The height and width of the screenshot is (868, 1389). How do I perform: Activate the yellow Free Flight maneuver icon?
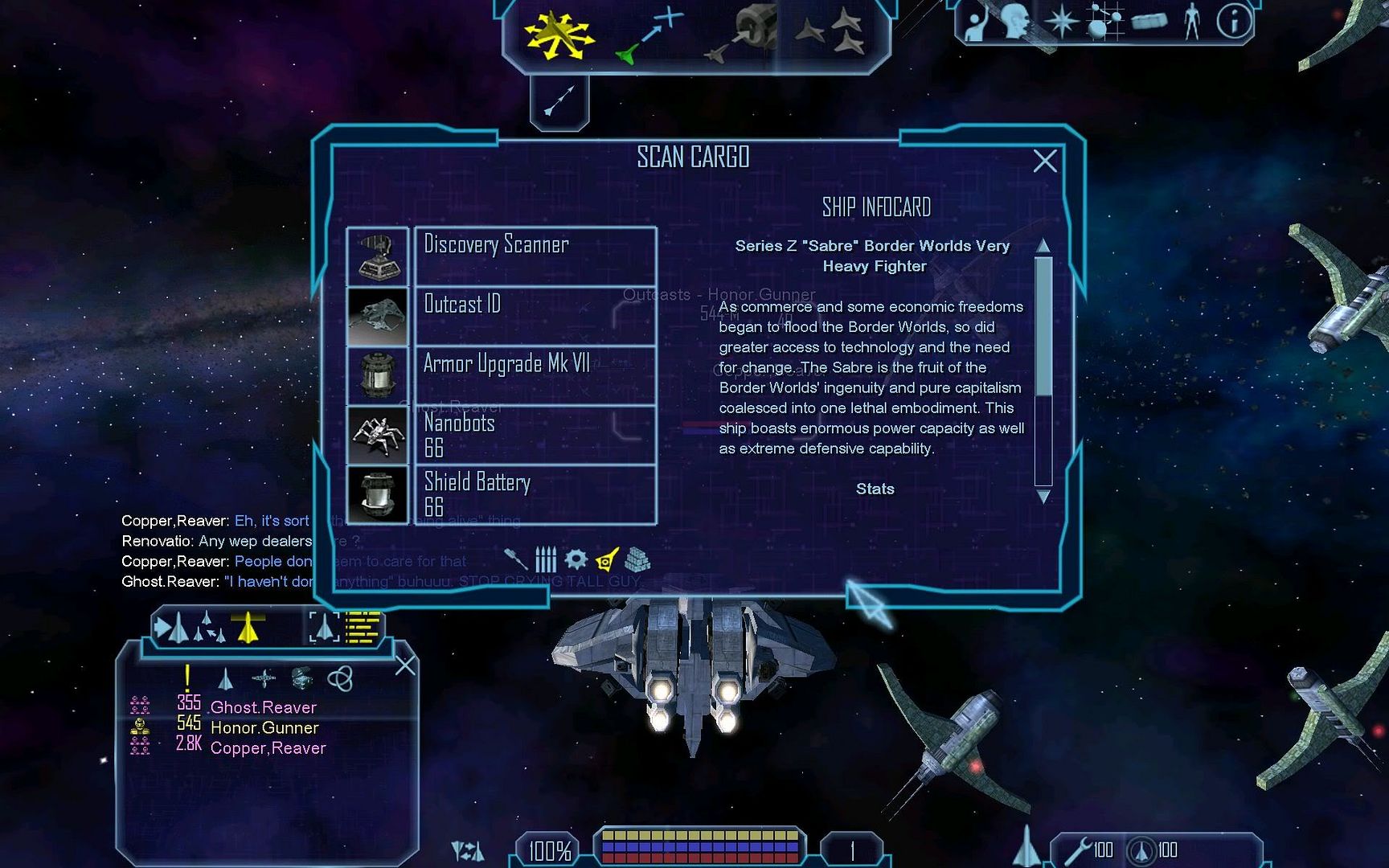click(x=558, y=35)
